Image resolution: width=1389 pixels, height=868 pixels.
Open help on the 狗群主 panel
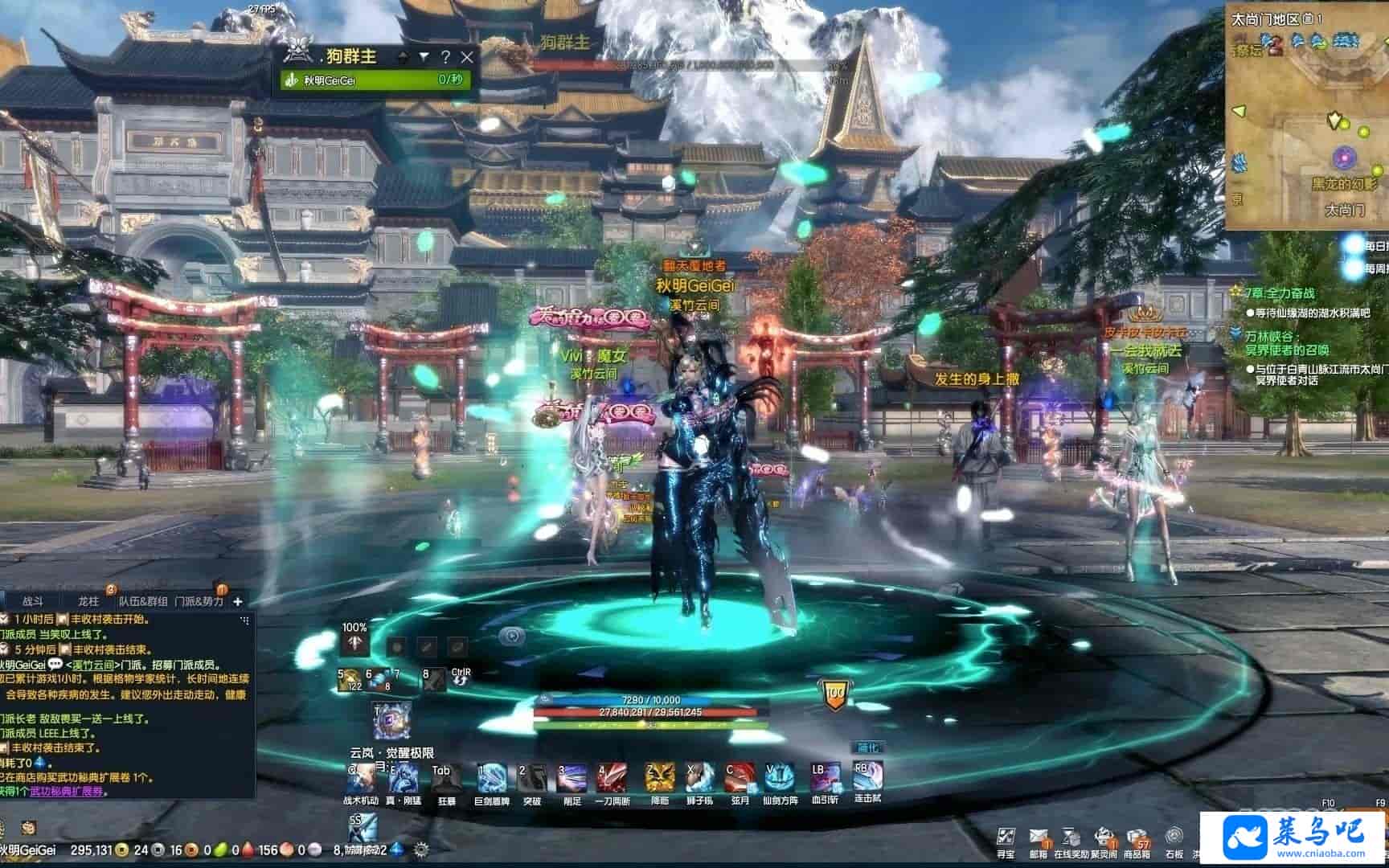click(445, 57)
